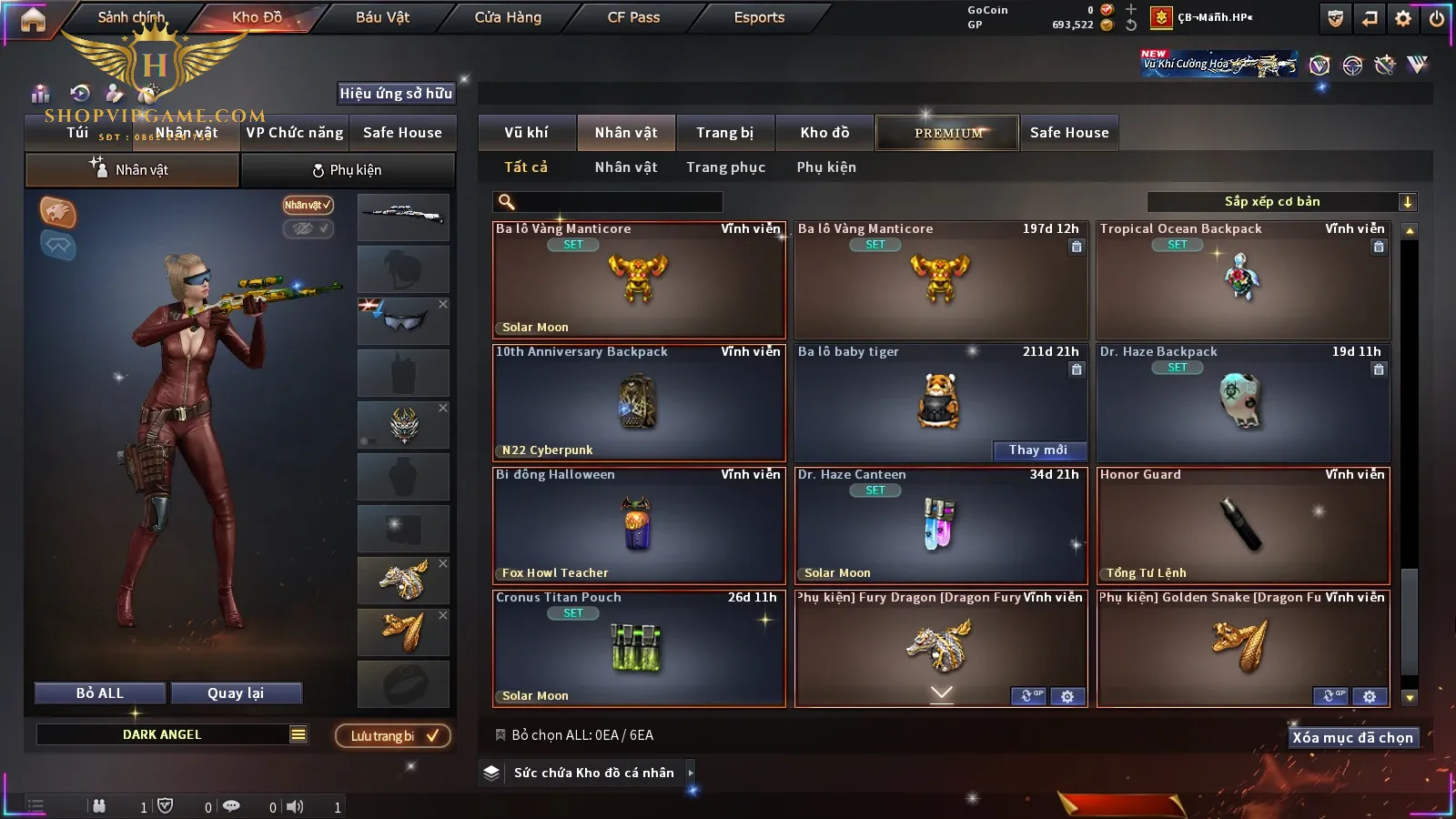Open settings with the gear icon

[x=1403, y=18]
